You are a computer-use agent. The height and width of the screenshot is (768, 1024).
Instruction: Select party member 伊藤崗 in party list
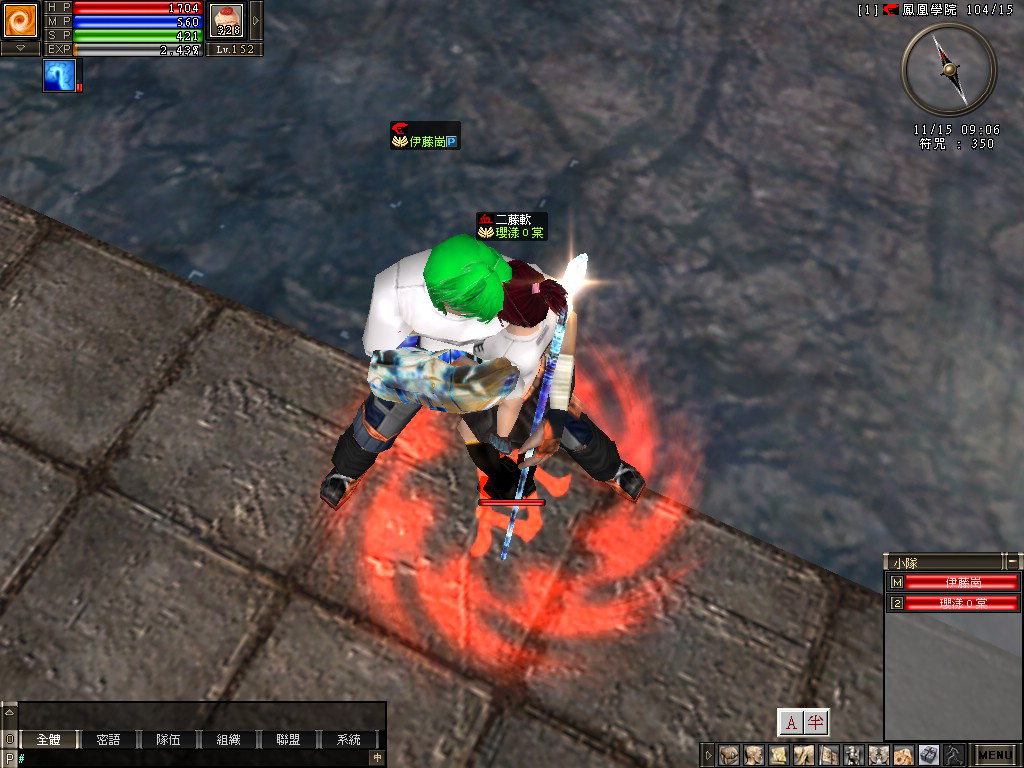(962, 582)
